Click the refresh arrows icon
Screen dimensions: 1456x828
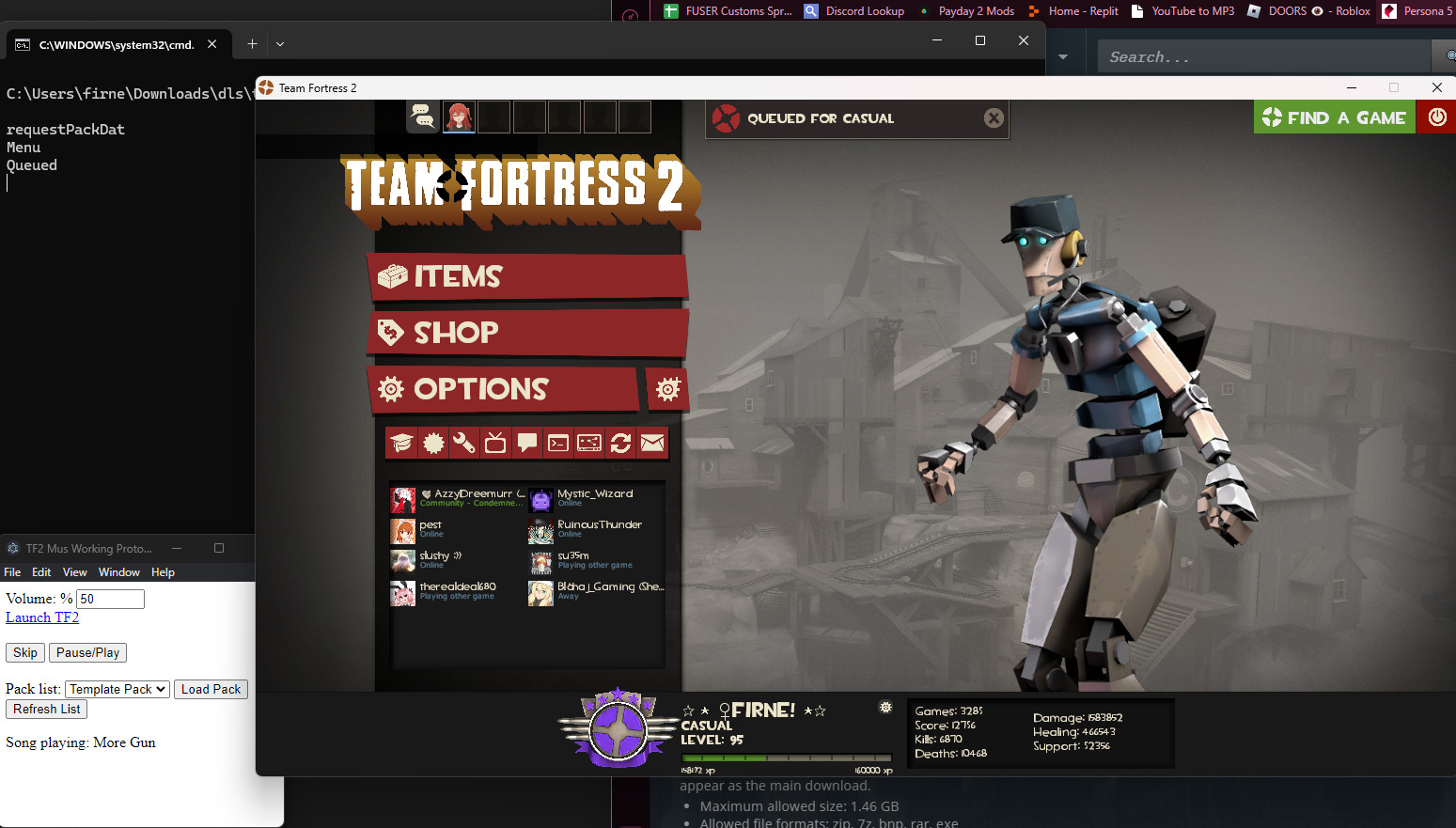click(x=620, y=443)
